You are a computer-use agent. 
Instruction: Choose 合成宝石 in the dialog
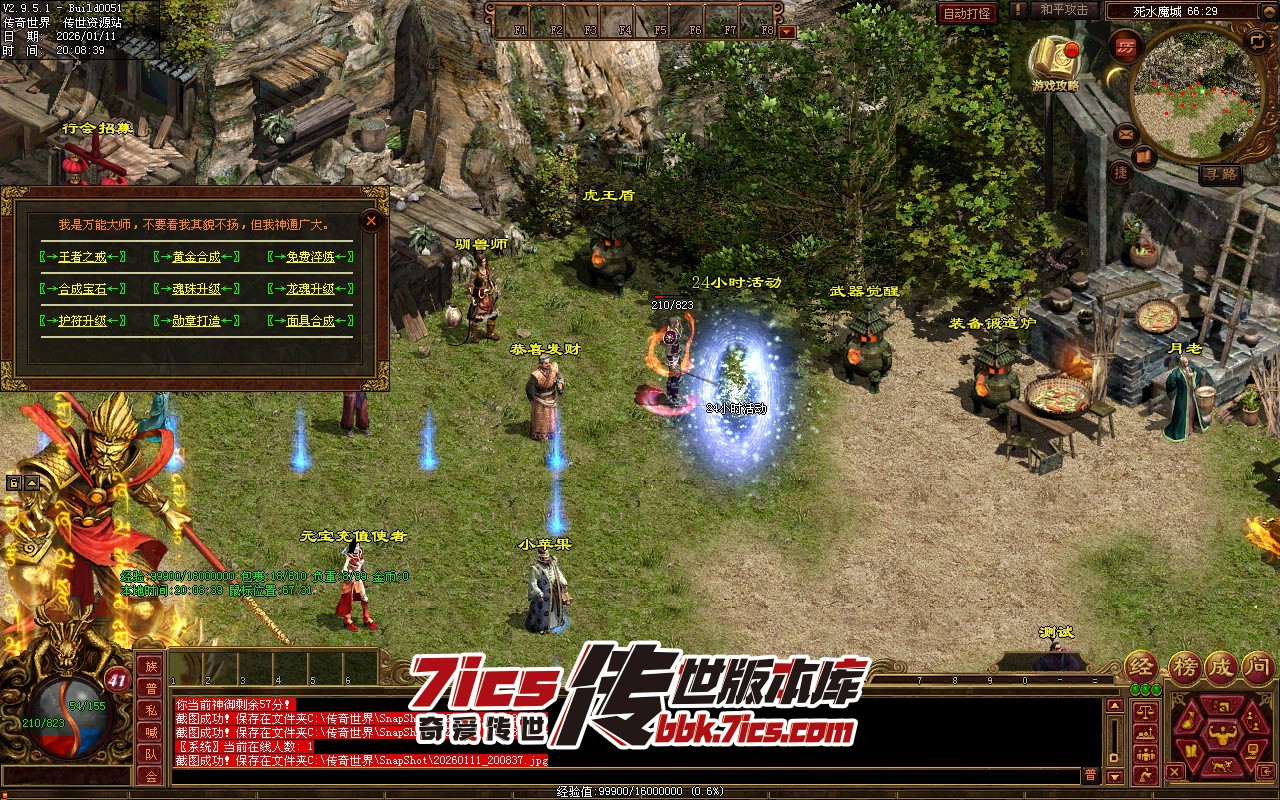pyautogui.click(x=82, y=289)
